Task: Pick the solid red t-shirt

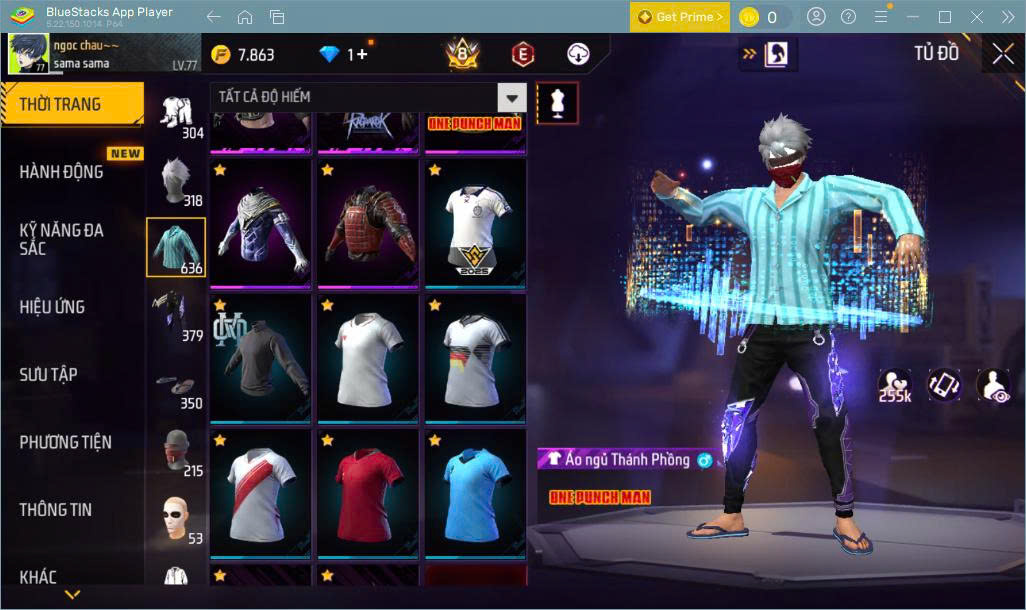Action: tap(367, 493)
